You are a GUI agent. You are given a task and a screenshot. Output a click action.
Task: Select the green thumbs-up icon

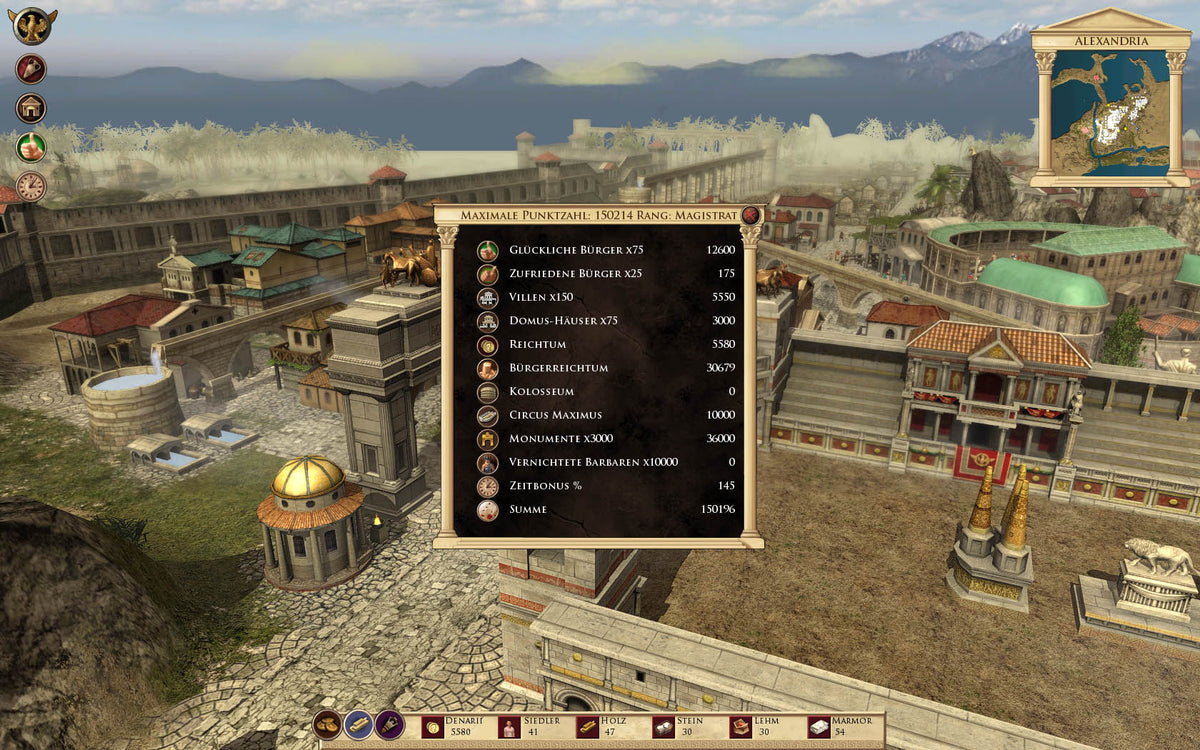tap(31, 147)
